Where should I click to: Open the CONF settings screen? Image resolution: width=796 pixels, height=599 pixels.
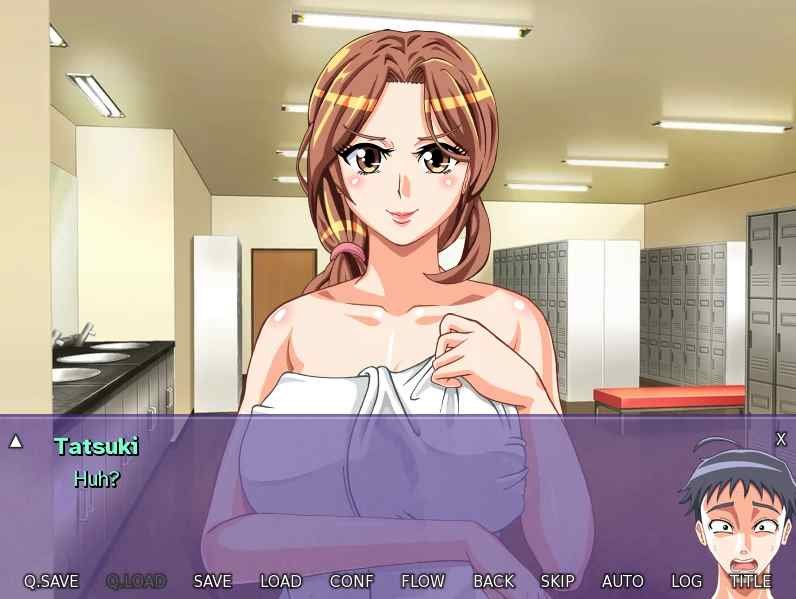[x=351, y=581]
